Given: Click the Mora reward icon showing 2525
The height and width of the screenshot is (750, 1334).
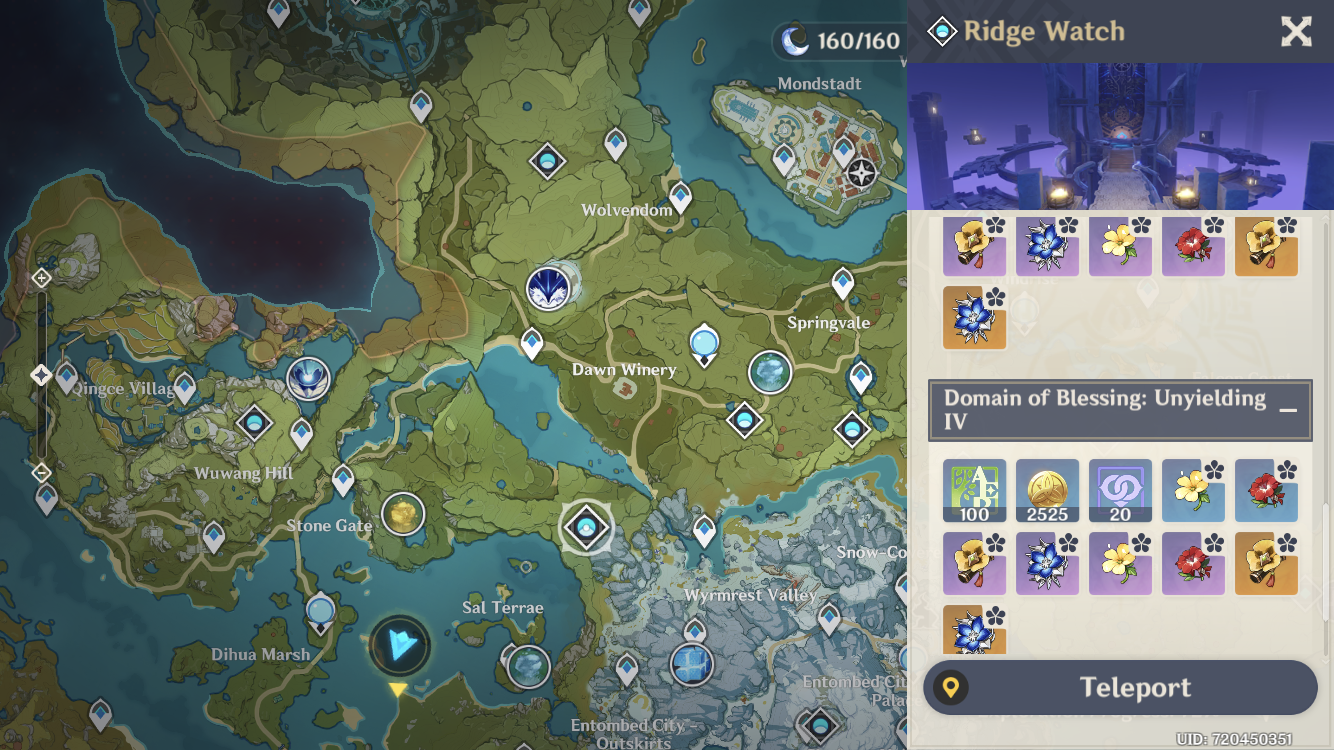Looking at the screenshot, I should [x=1047, y=490].
